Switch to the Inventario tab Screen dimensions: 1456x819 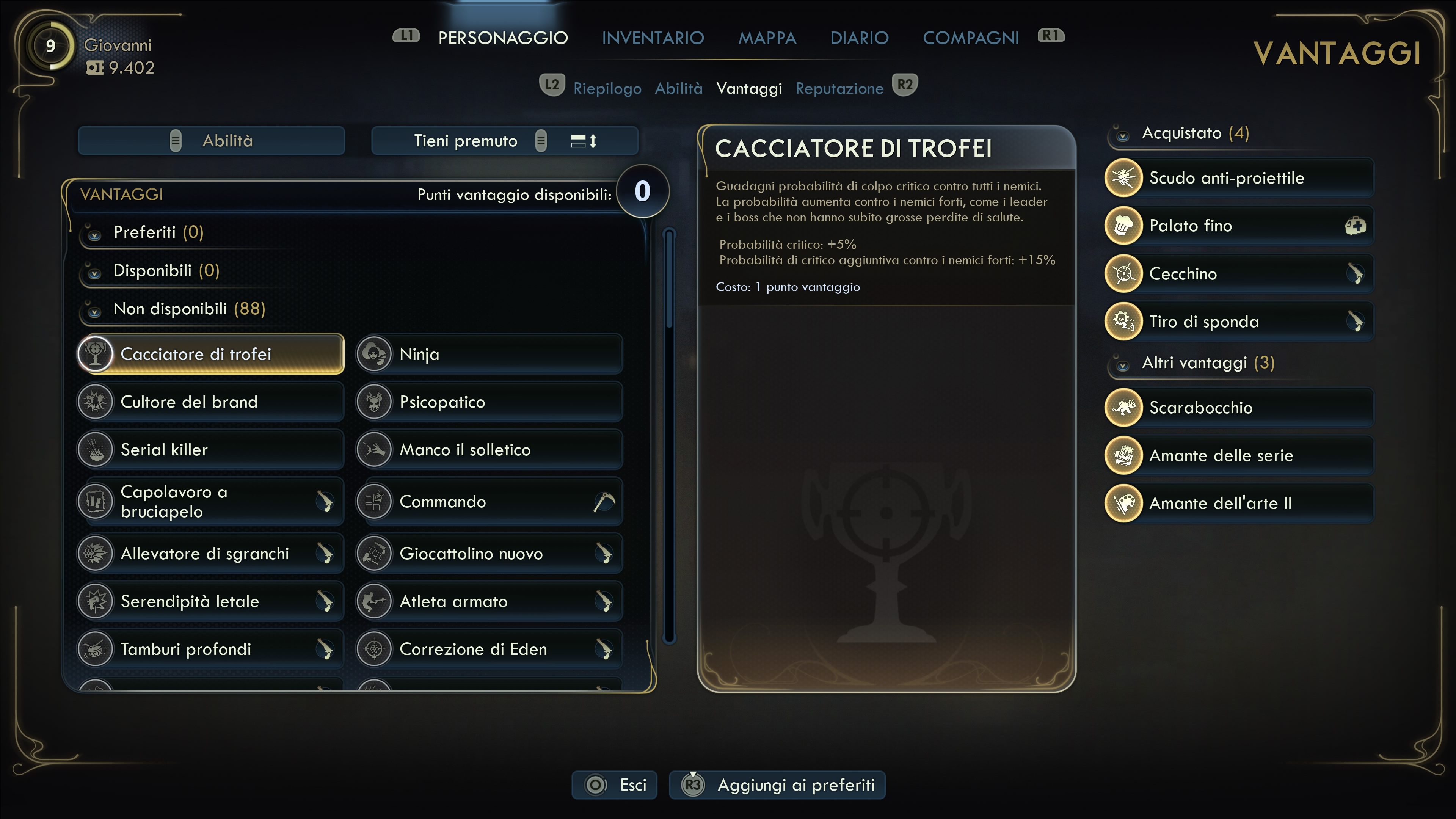tap(652, 38)
